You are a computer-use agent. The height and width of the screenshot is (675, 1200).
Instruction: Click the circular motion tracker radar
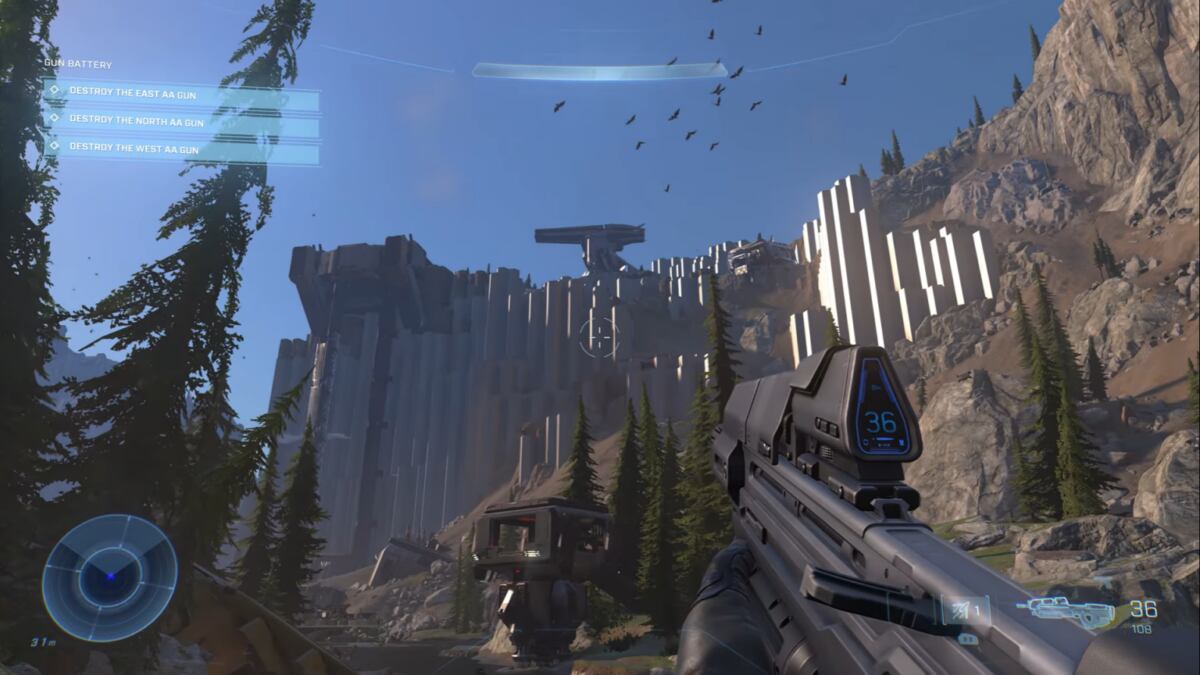point(109,578)
